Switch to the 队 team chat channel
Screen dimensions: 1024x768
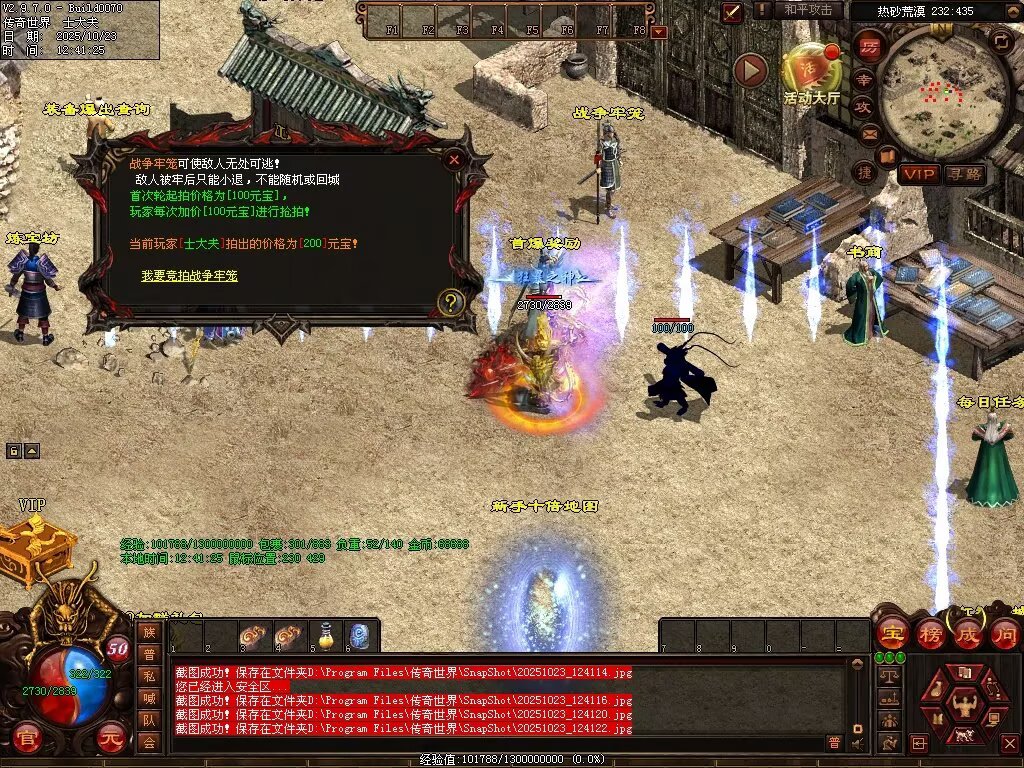[x=149, y=720]
